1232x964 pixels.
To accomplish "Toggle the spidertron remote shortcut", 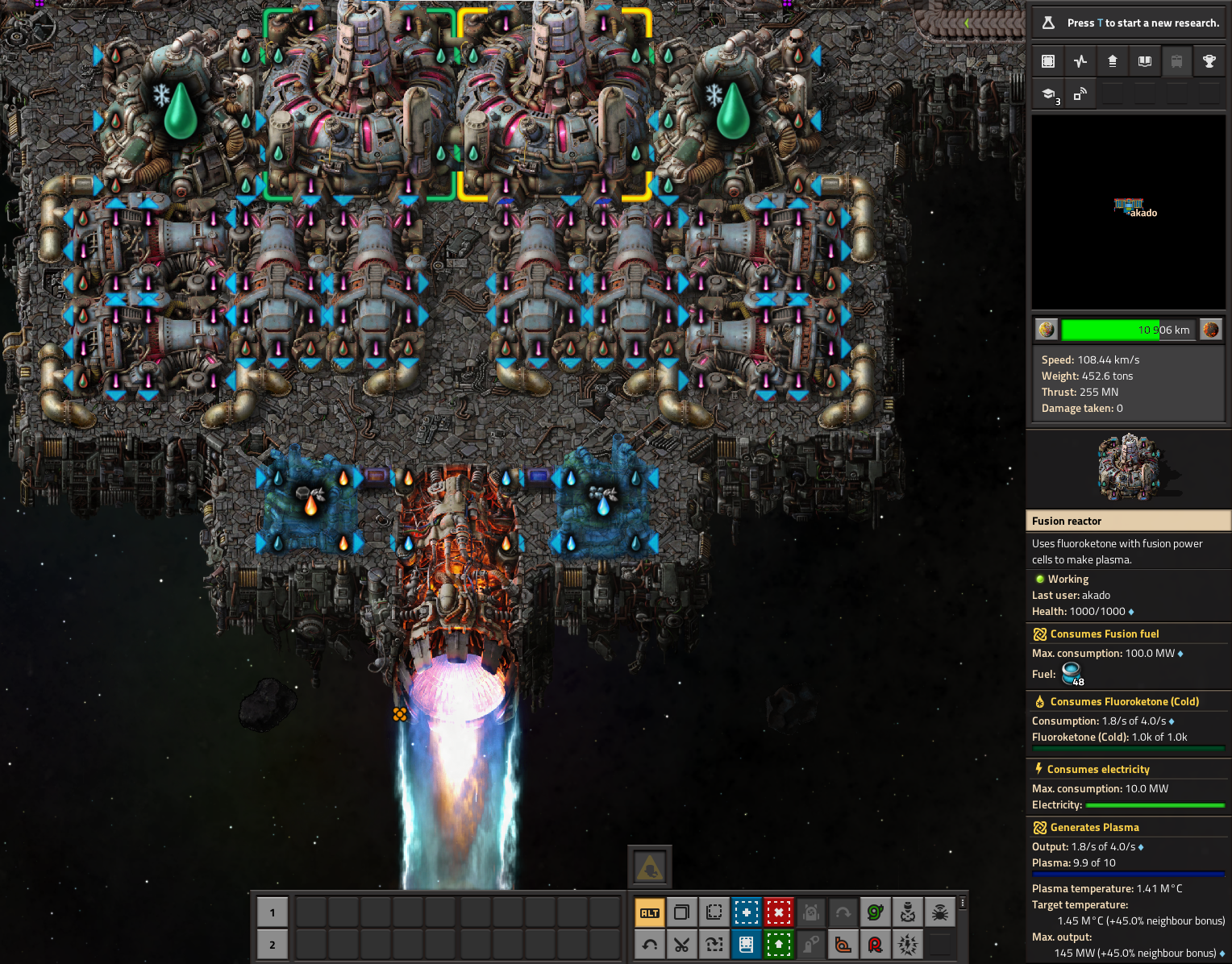I will point(940,912).
